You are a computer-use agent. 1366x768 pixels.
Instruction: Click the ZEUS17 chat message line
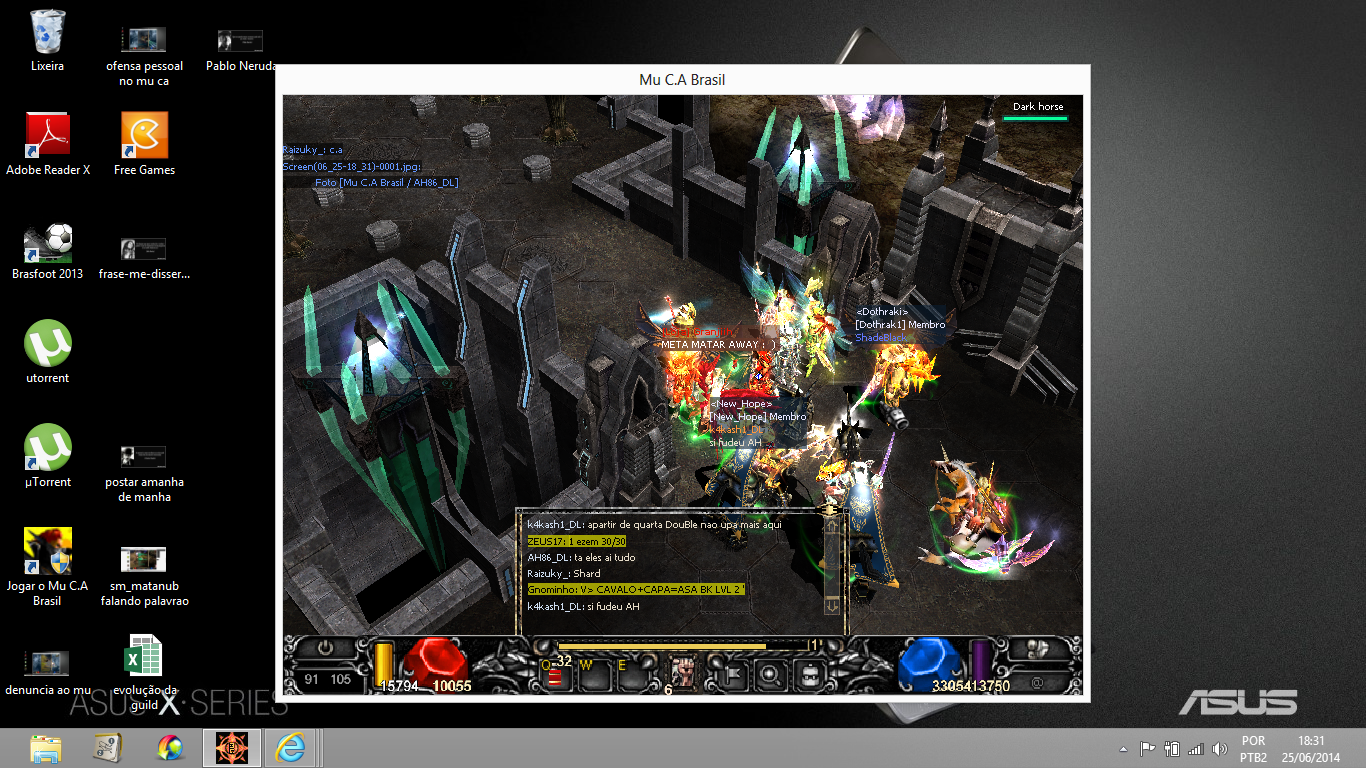577,541
